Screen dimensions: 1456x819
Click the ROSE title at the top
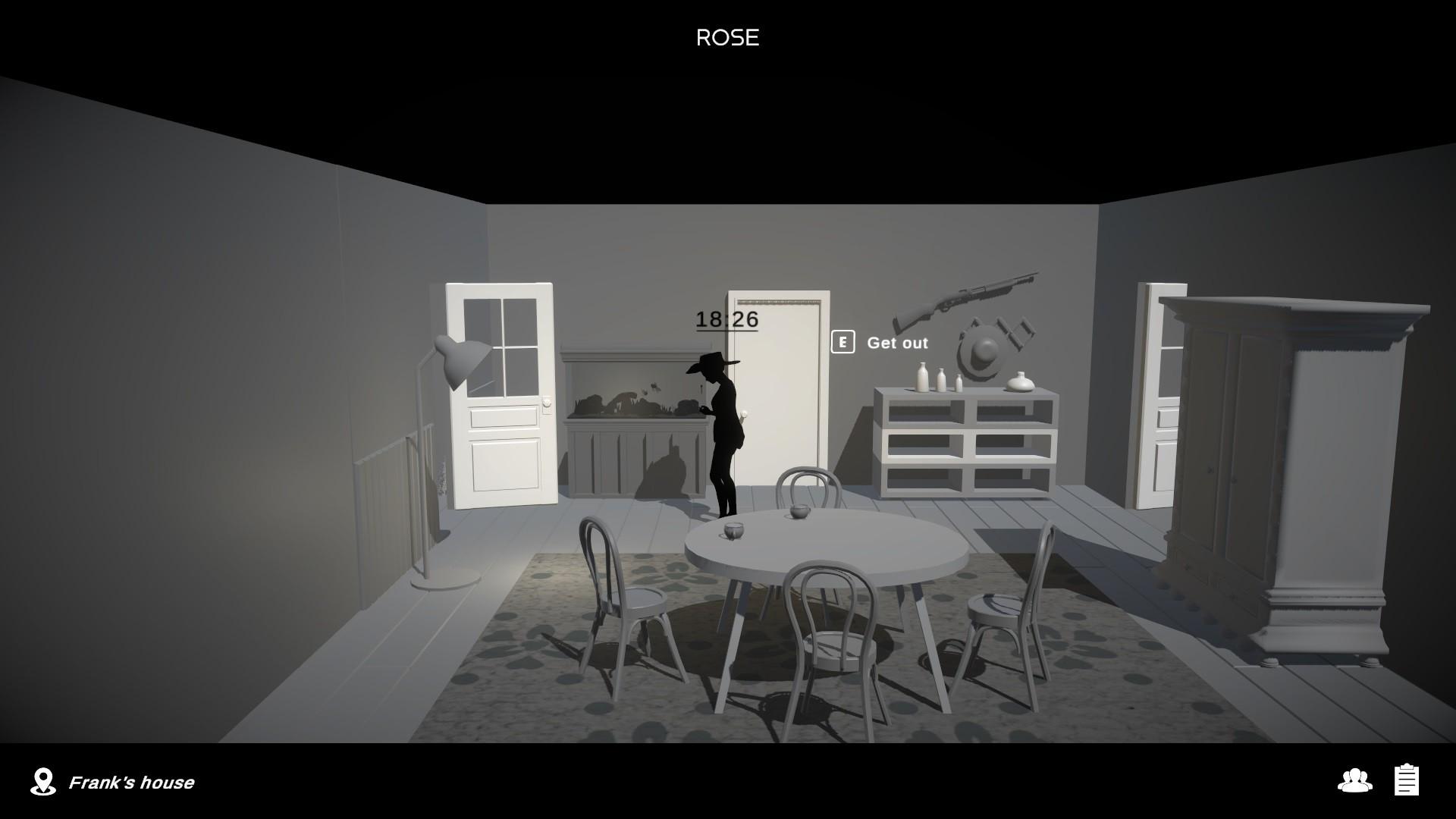727,36
